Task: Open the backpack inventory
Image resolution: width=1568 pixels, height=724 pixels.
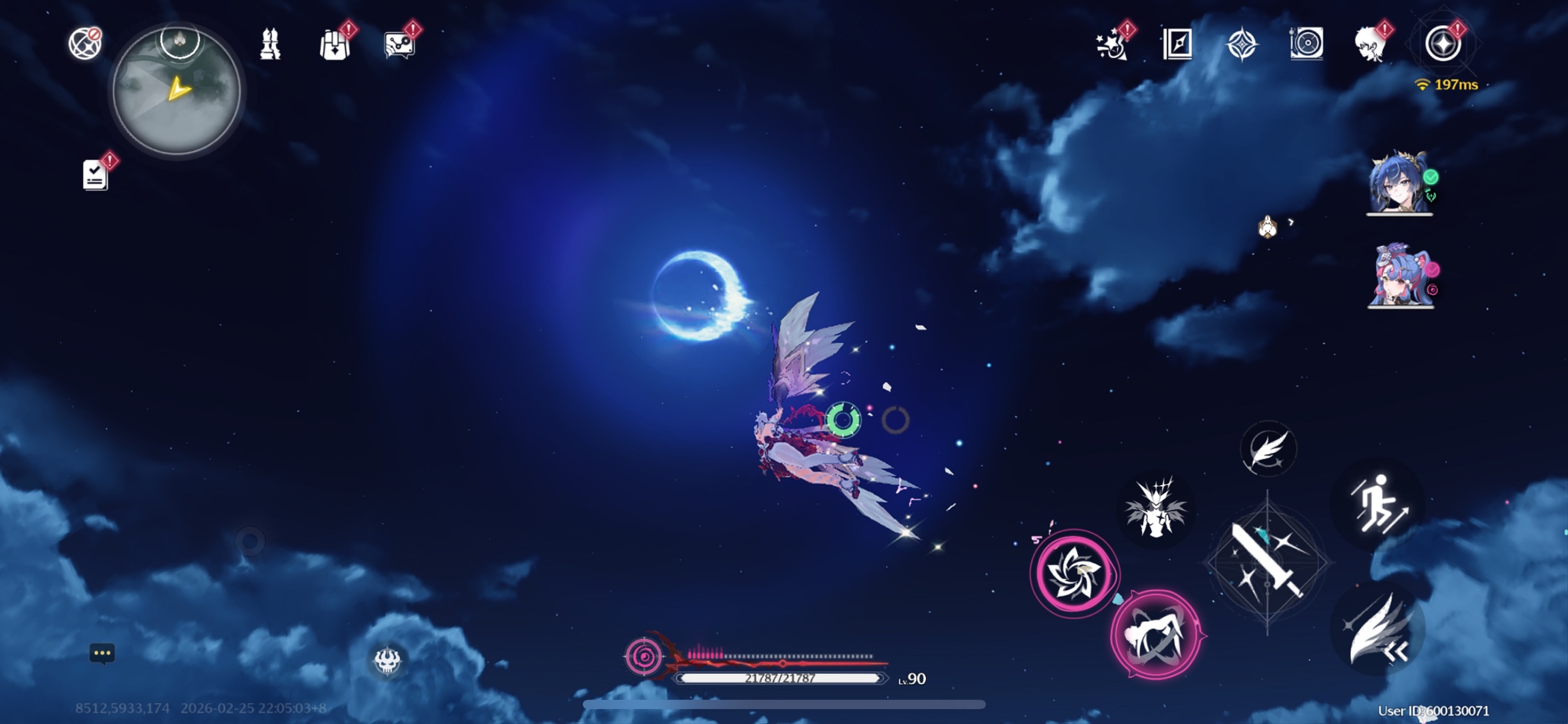Action: coord(336,45)
